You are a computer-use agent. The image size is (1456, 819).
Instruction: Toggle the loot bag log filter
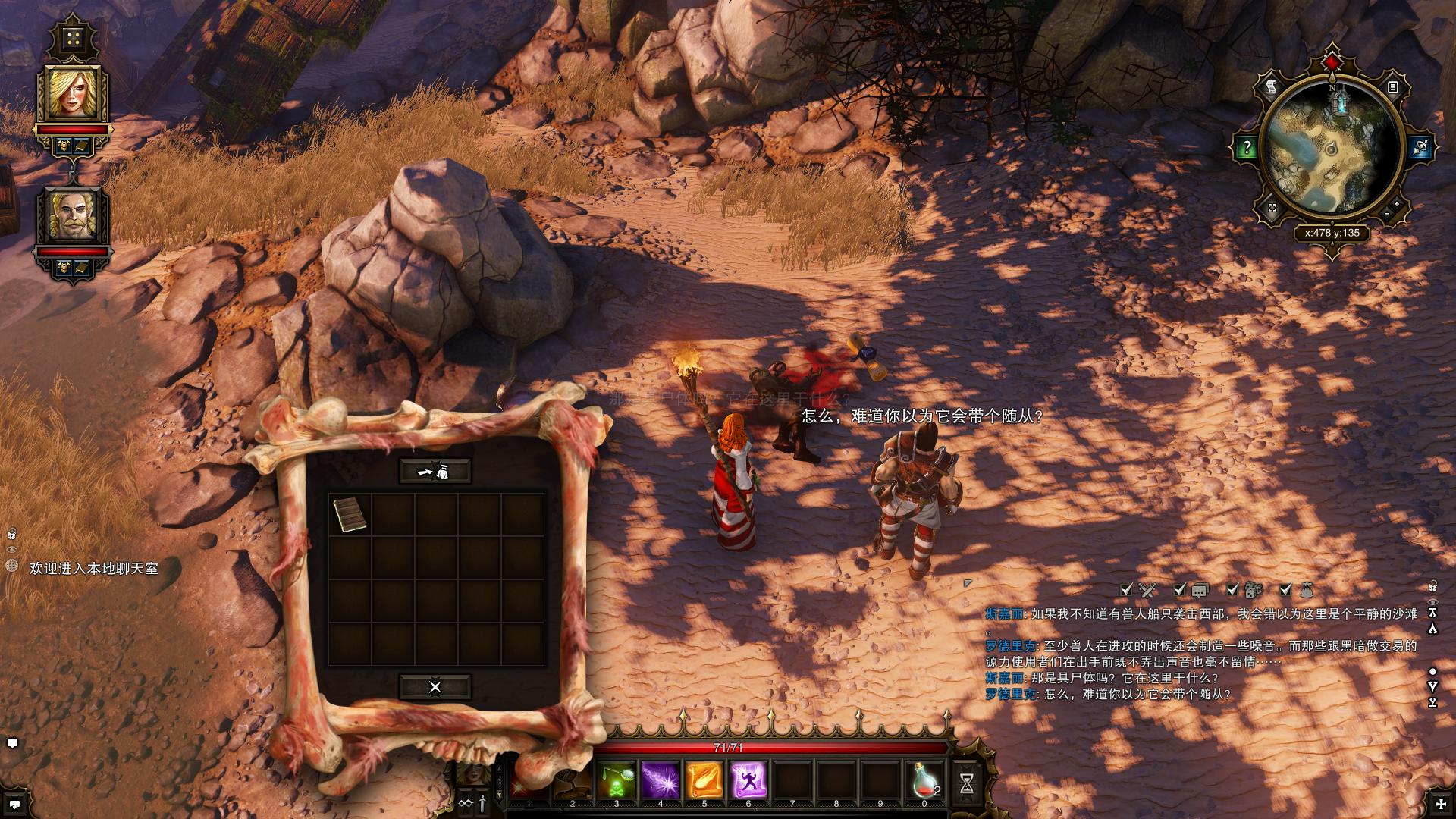click(x=1285, y=589)
